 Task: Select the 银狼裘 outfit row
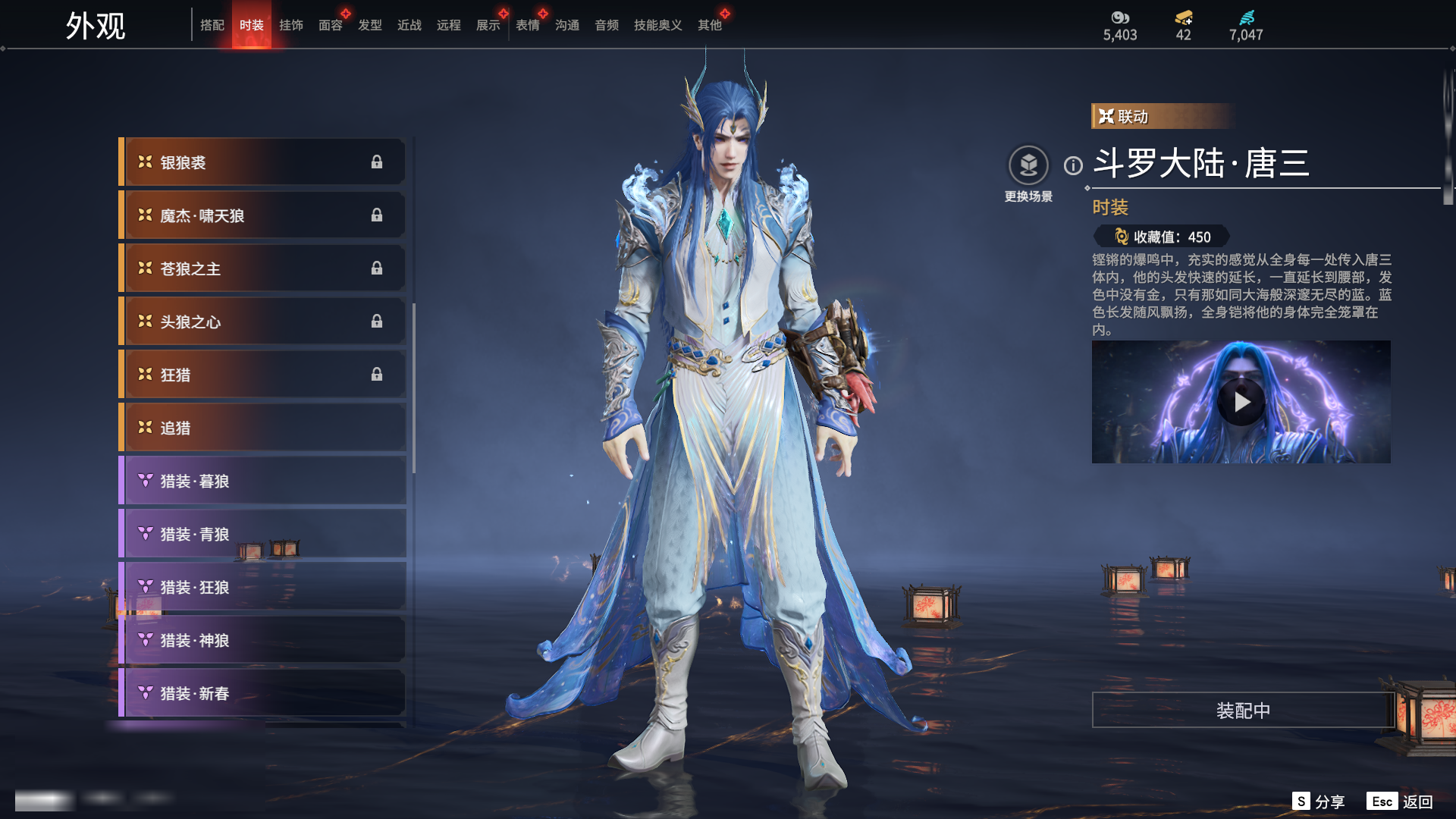tap(262, 162)
